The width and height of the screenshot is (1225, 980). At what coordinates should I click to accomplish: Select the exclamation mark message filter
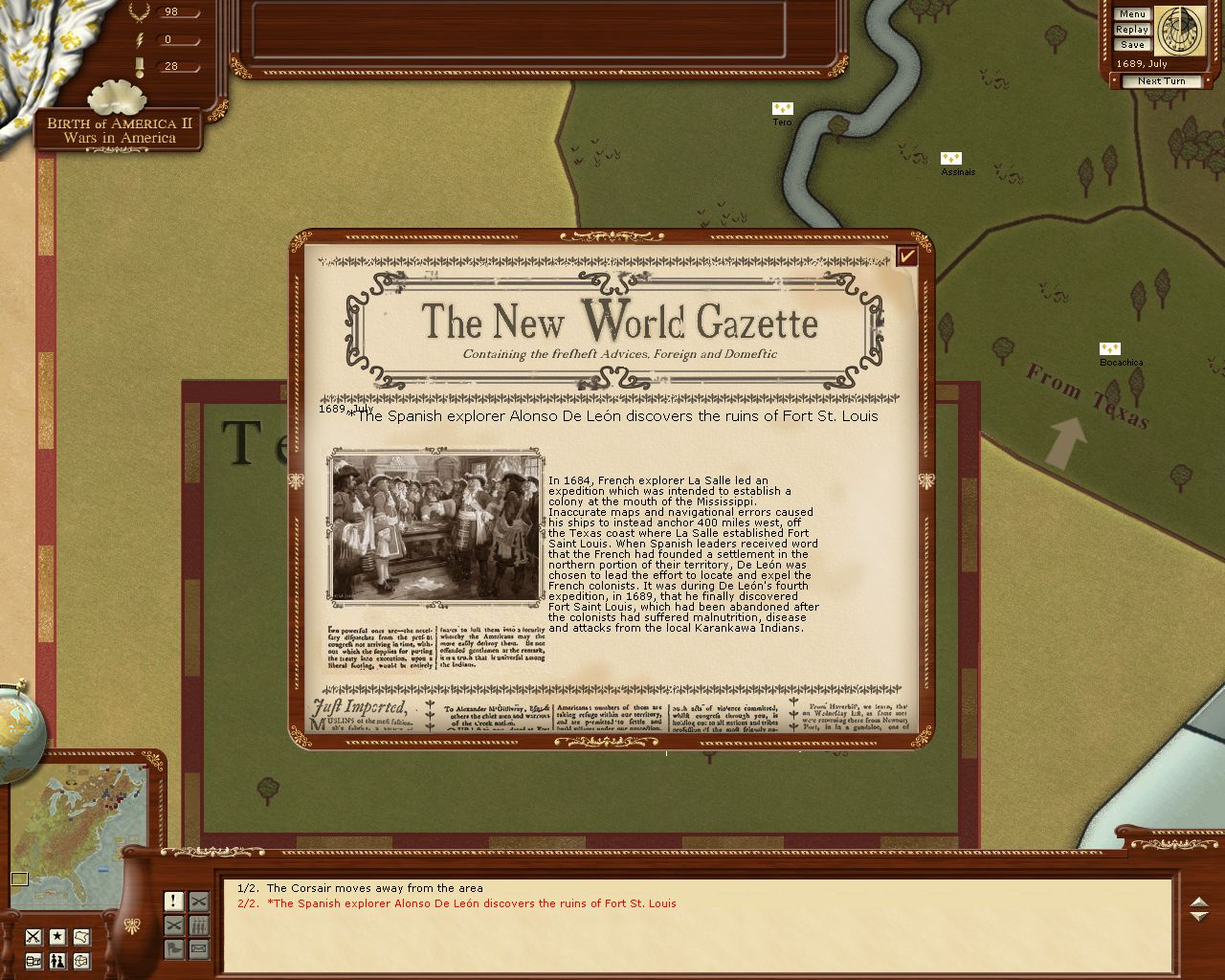pos(173,901)
